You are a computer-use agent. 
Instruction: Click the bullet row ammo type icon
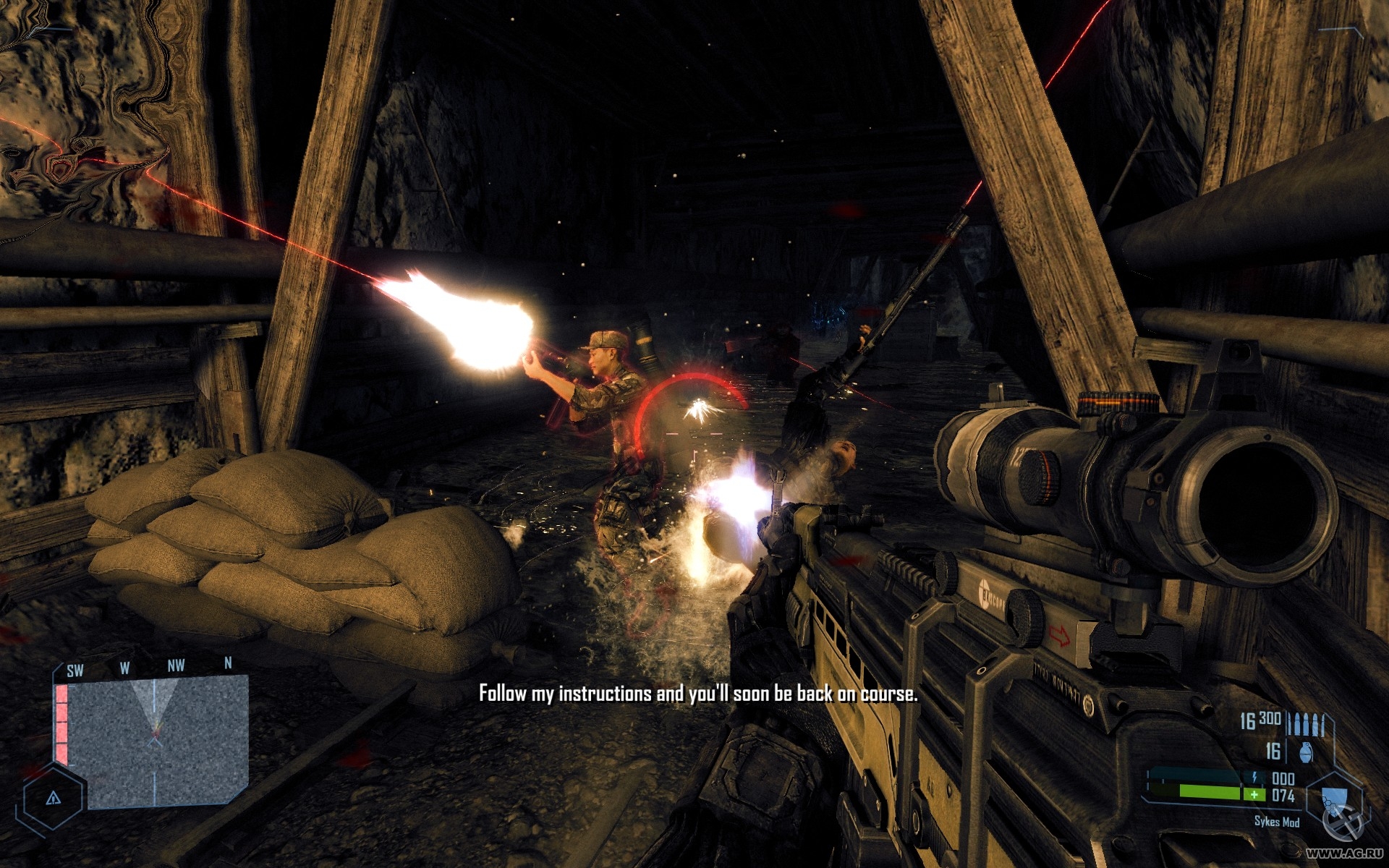tap(1309, 723)
